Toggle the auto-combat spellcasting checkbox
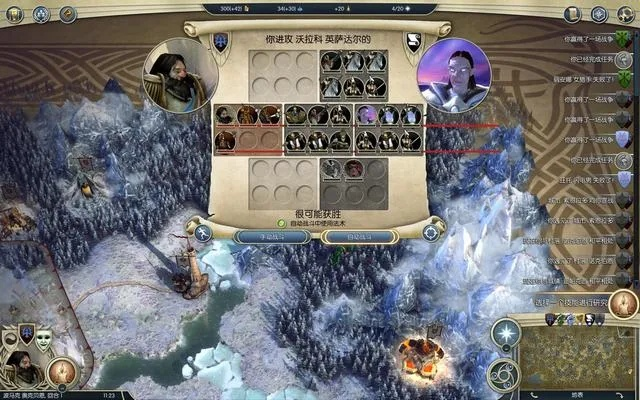Image resolution: width=640 pixels, height=400 pixels. tap(282, 223)
